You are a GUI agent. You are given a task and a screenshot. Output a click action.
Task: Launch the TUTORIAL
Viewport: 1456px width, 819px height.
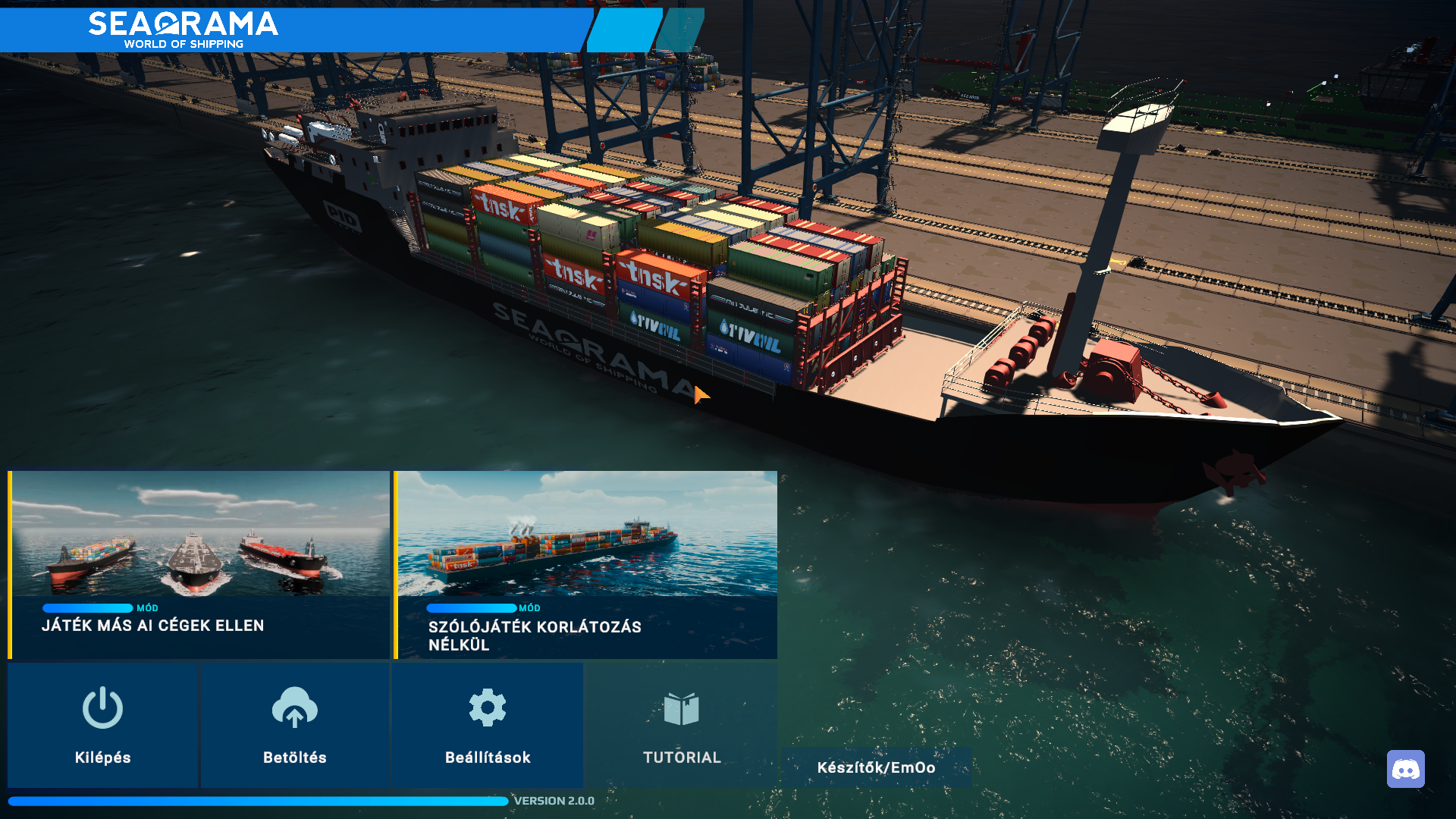[681, 724]
